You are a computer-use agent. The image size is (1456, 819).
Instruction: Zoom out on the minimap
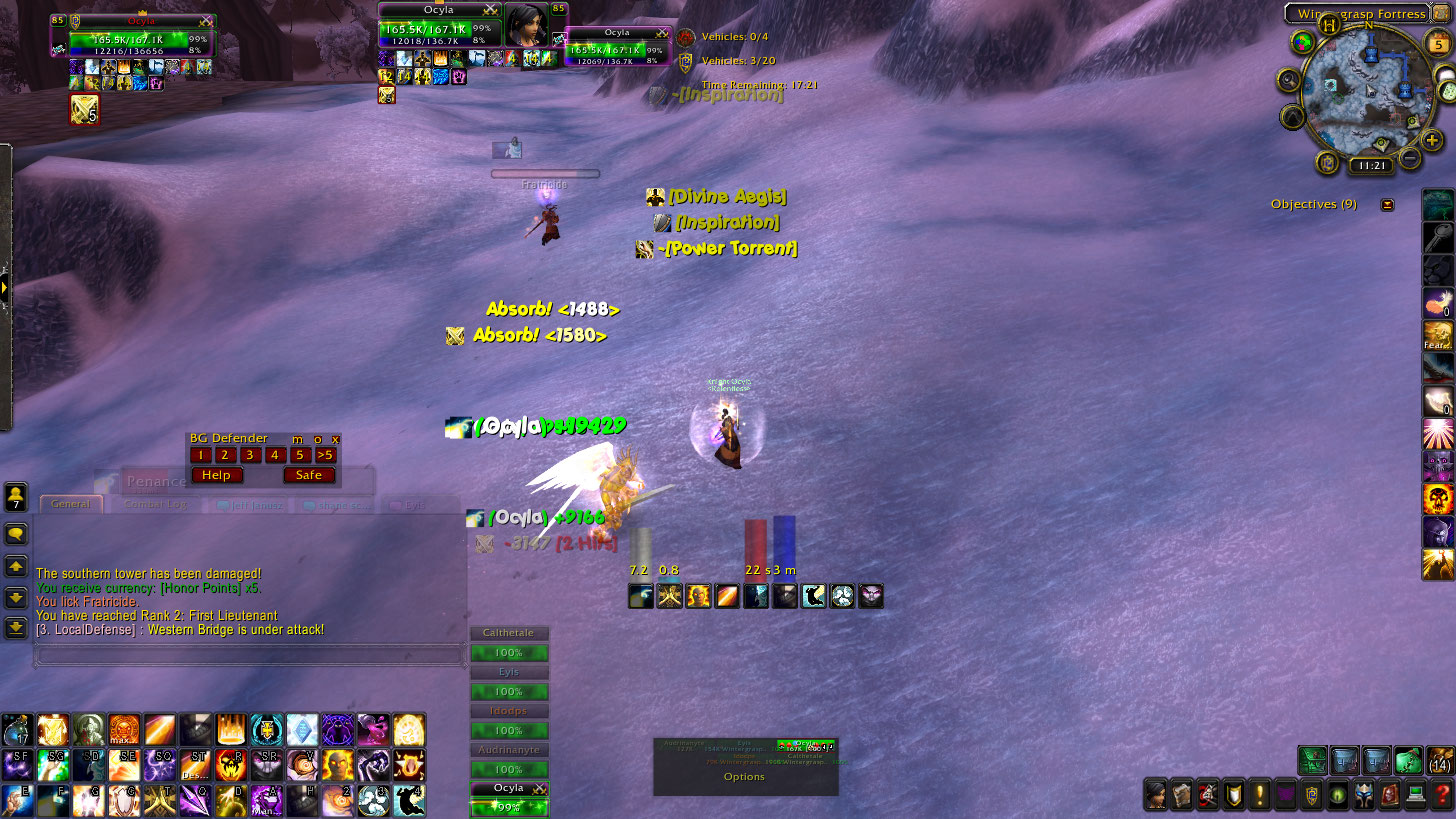click(x=1410, y=157)
